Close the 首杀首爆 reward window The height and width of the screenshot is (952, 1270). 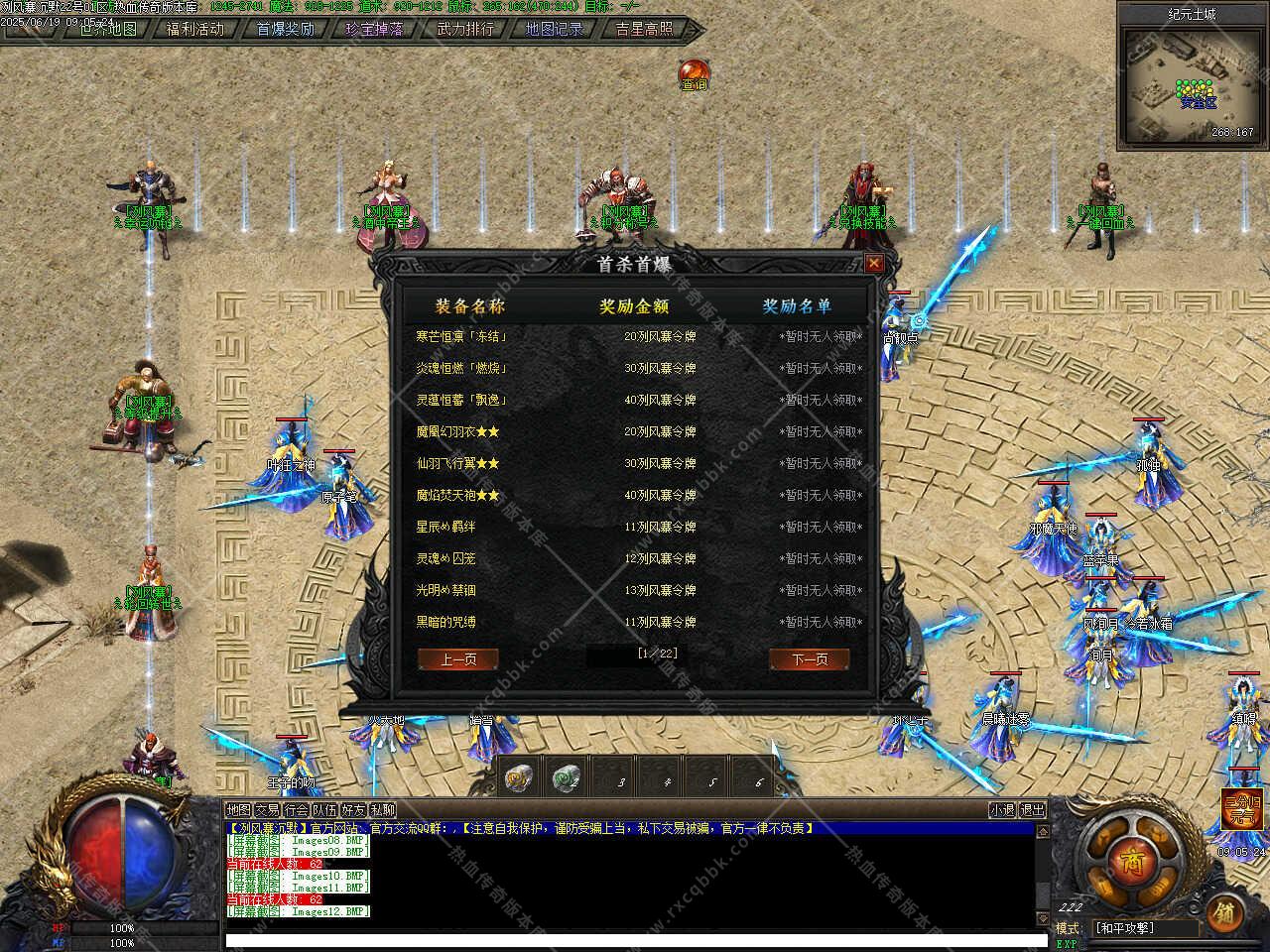(x=873, y=263)
